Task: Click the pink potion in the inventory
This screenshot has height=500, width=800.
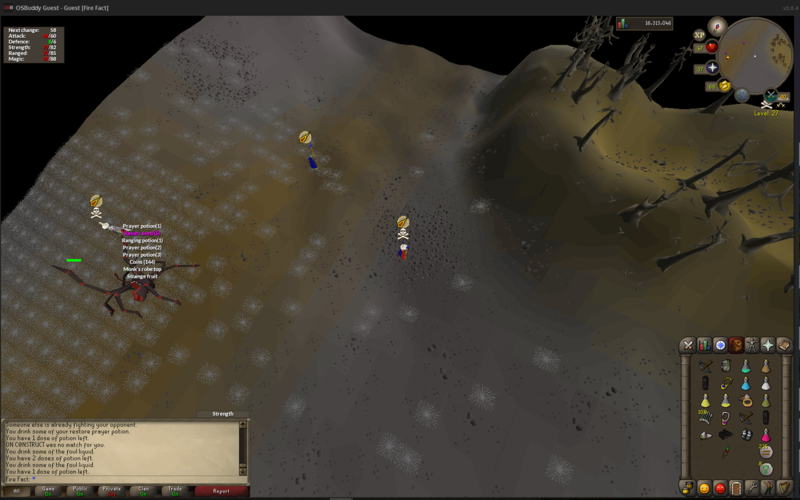Action: pos(766,436)
